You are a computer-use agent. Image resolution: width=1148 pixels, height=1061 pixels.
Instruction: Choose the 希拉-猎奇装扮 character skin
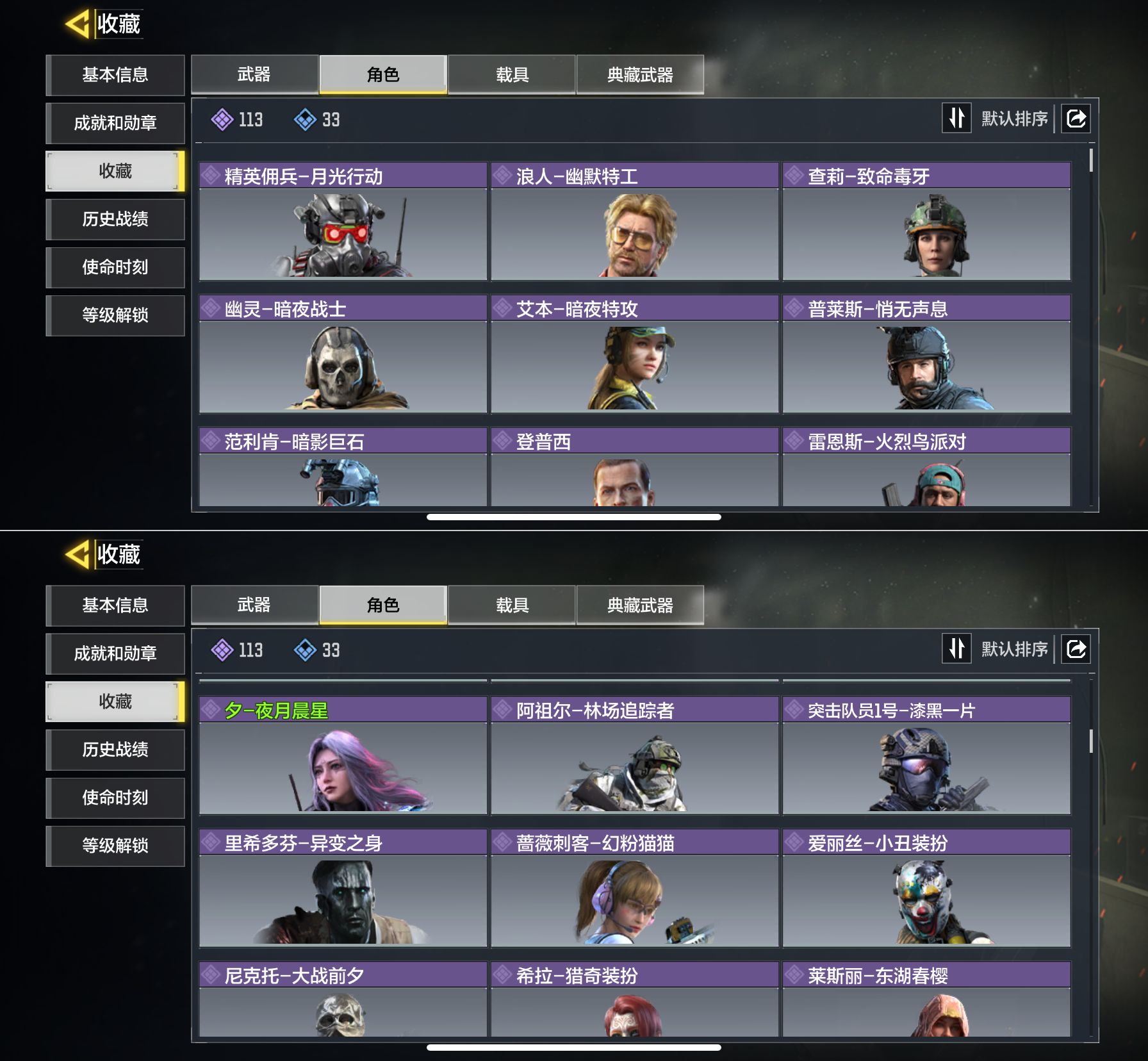pyautogui.click(x=634, y=999)
